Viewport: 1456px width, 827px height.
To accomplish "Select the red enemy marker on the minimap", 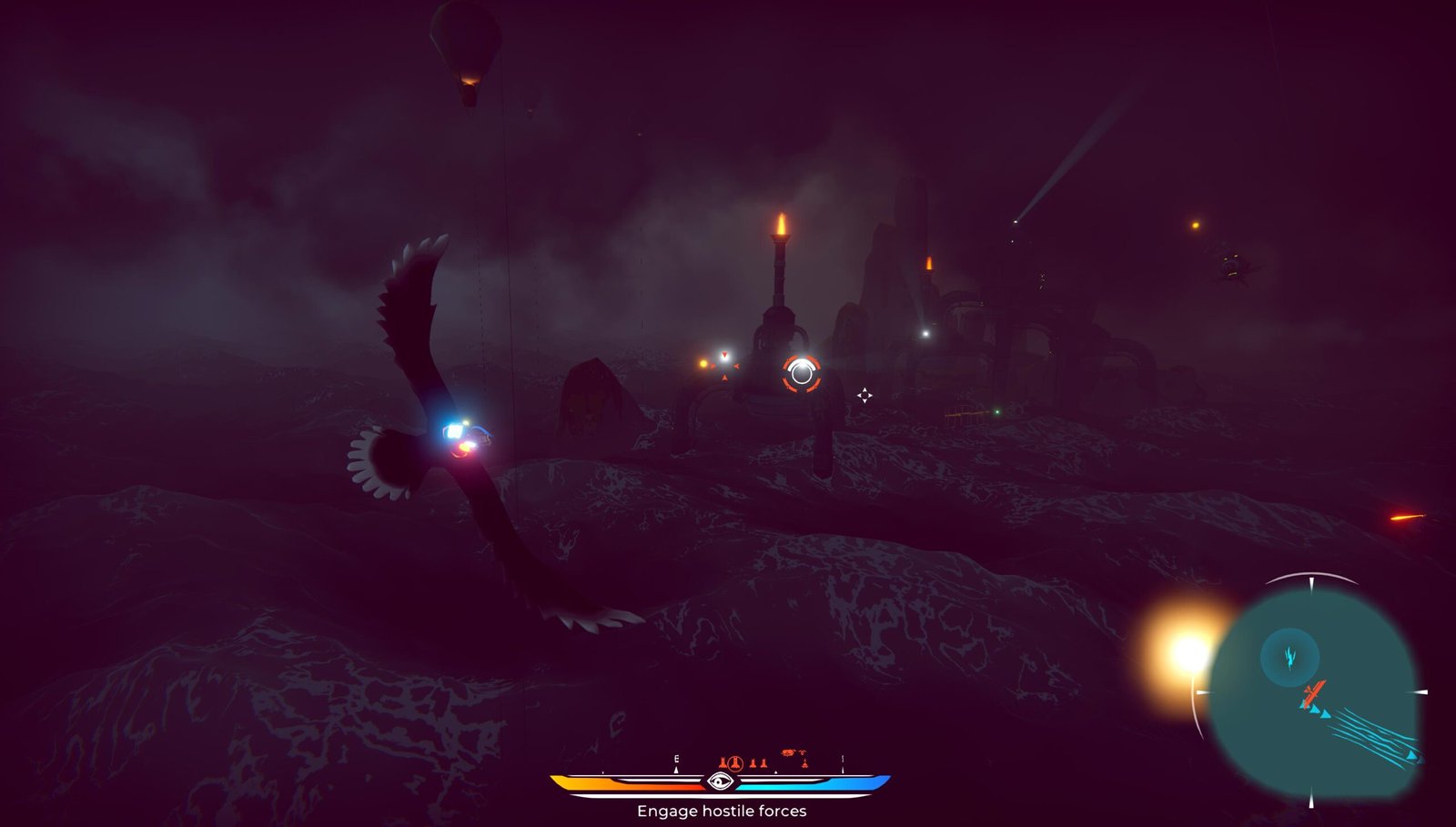I will (x=1312, y=696).
